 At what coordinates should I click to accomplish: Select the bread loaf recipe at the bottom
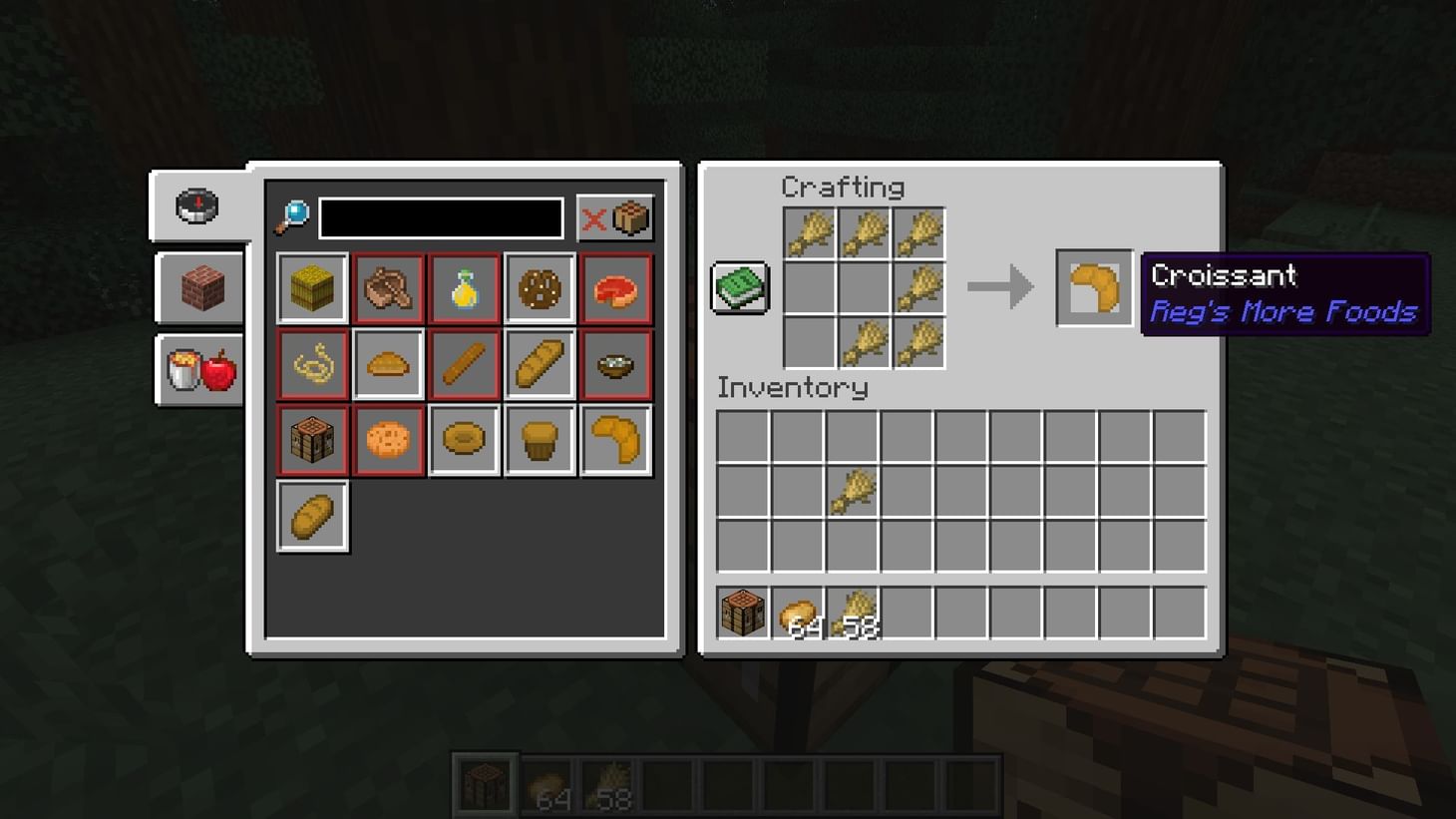312,518
